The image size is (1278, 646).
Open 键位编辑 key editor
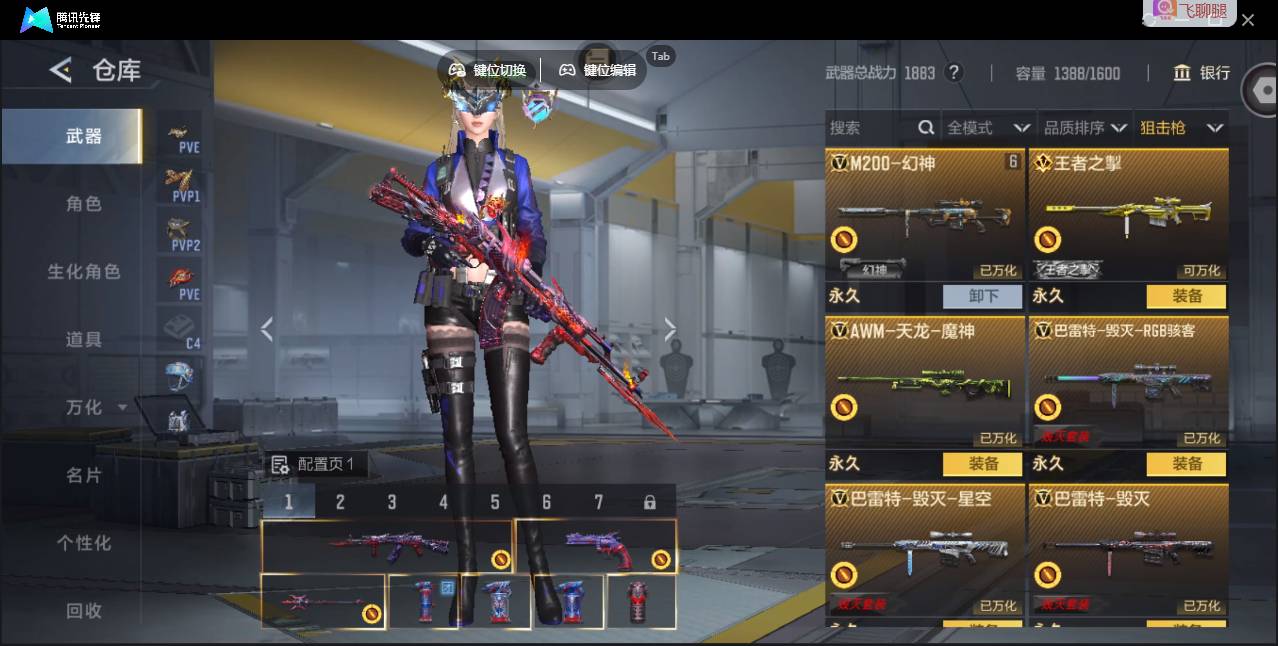click(598, 70)
